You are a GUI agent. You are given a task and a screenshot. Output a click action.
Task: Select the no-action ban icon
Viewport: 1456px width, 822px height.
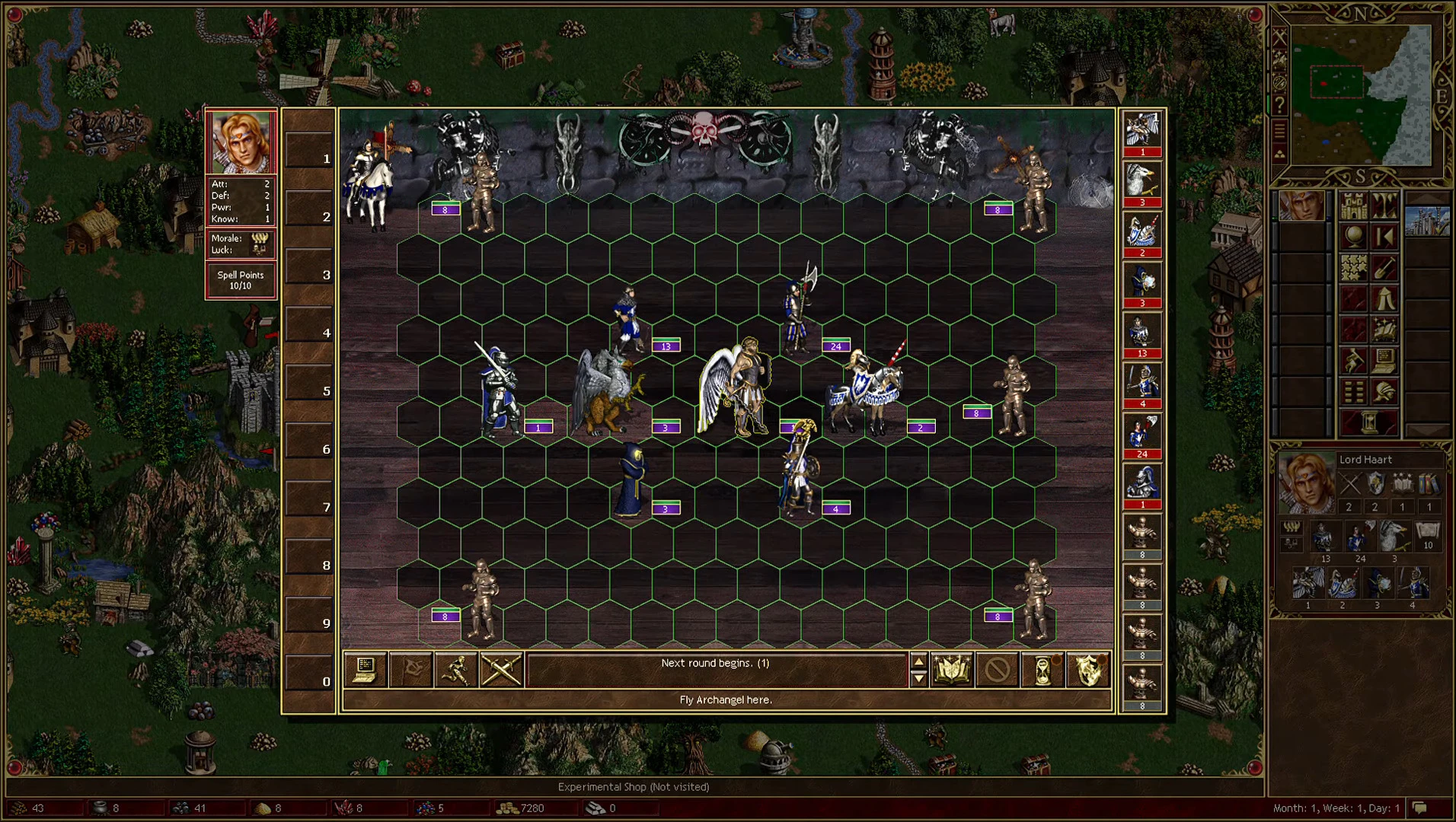point(998,670)
